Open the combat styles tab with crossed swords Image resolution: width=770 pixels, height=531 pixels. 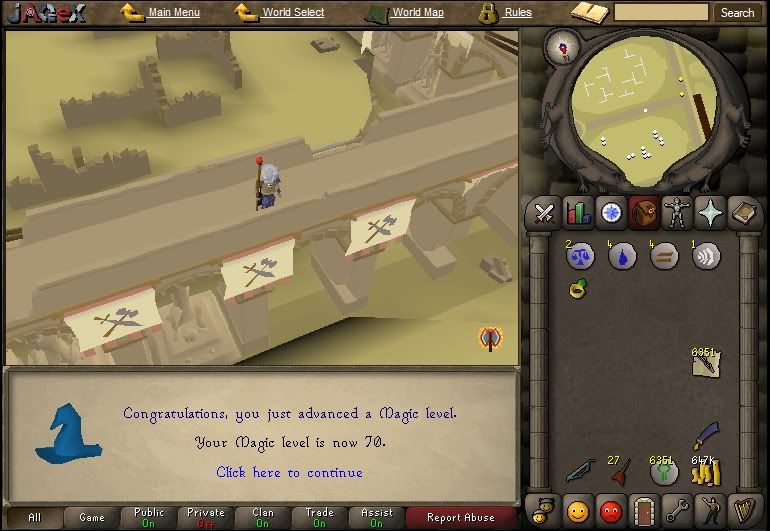click(x=545, y=212)
